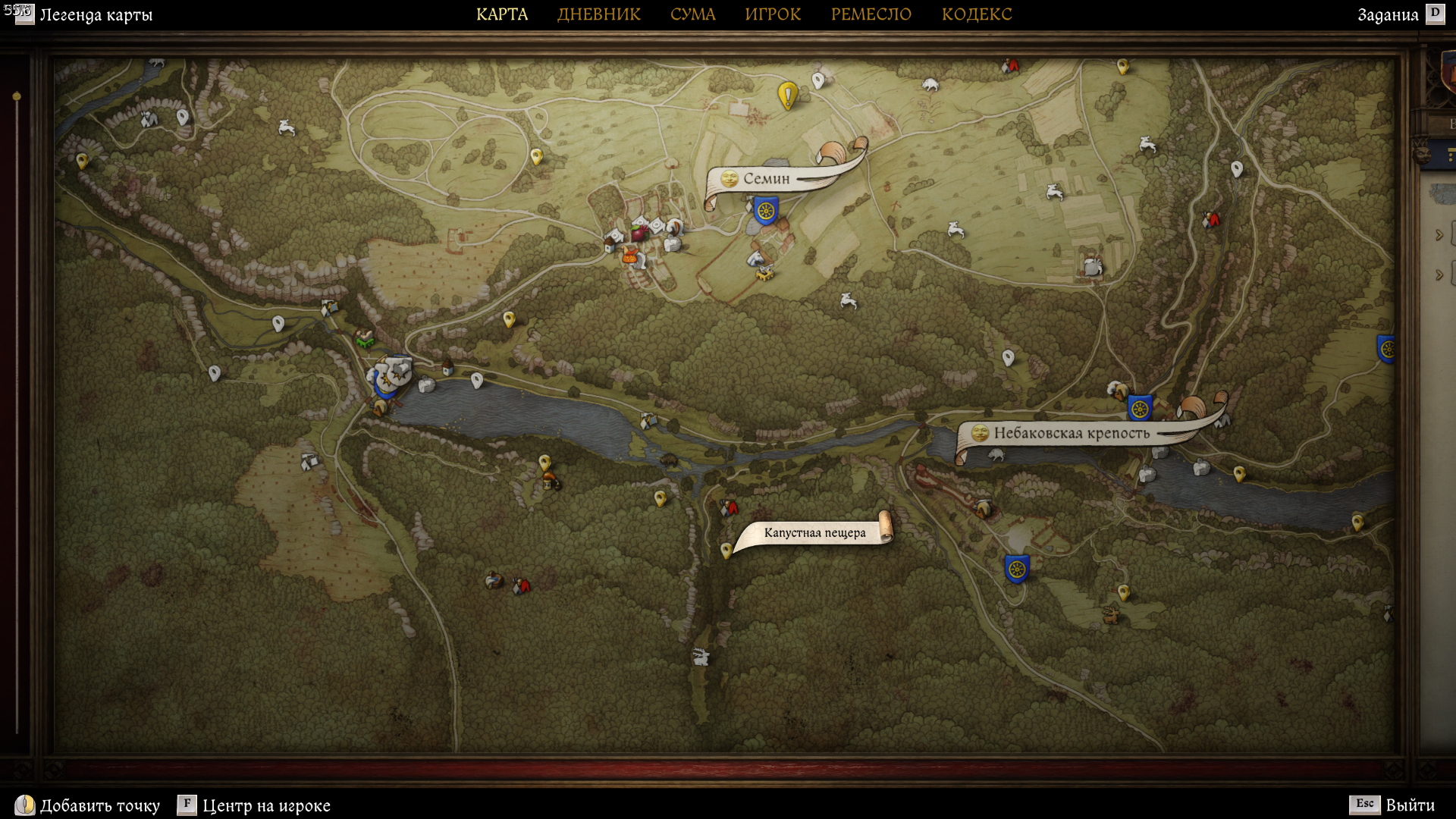This screenshot has height=819, width=1456.
Task: Switch to the ИГРОК tab
Action: pos(772,14)
